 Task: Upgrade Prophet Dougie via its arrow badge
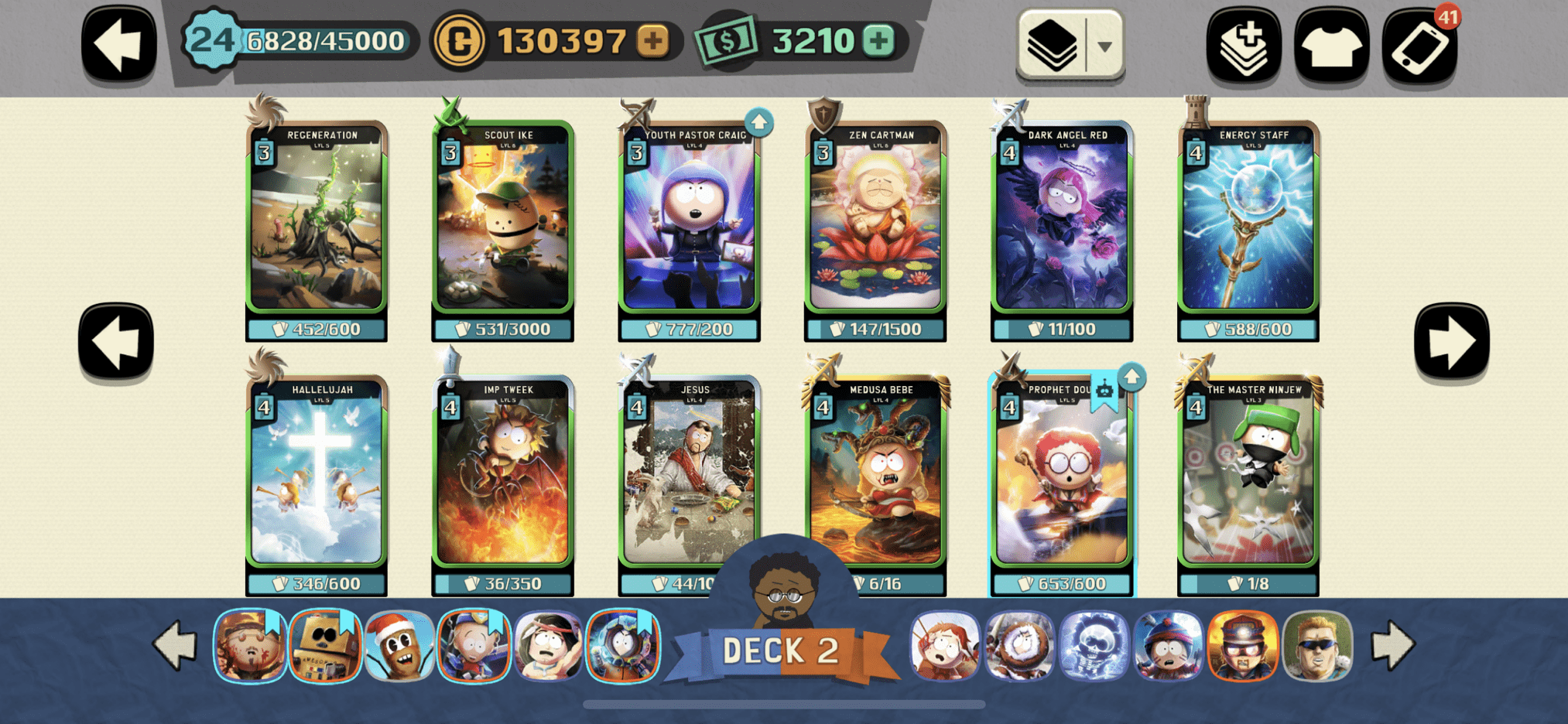tap(1132, 377)
